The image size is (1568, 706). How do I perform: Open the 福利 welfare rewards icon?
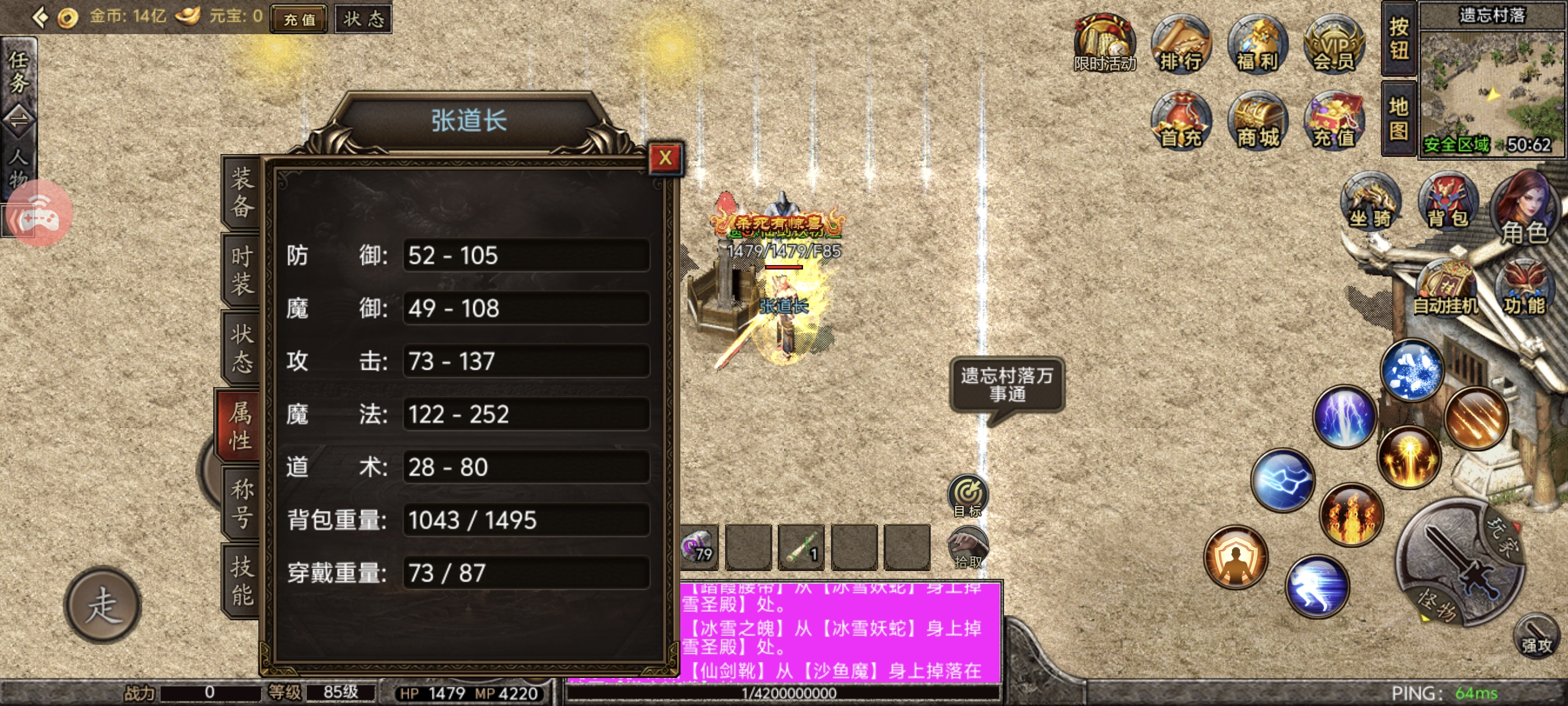(x=1256, y=44)
